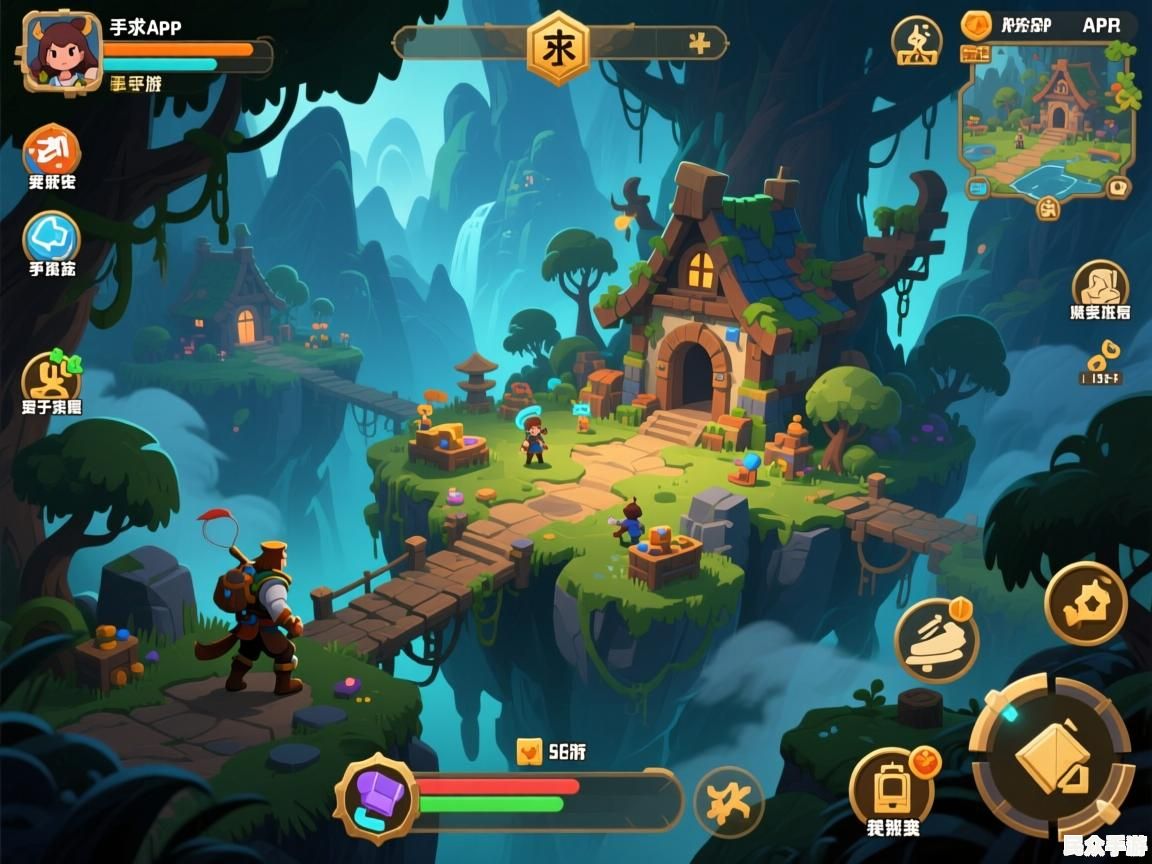The image size is (1152, 864).
Task: Use the winged boot skill button
Action: pos(935,641)
